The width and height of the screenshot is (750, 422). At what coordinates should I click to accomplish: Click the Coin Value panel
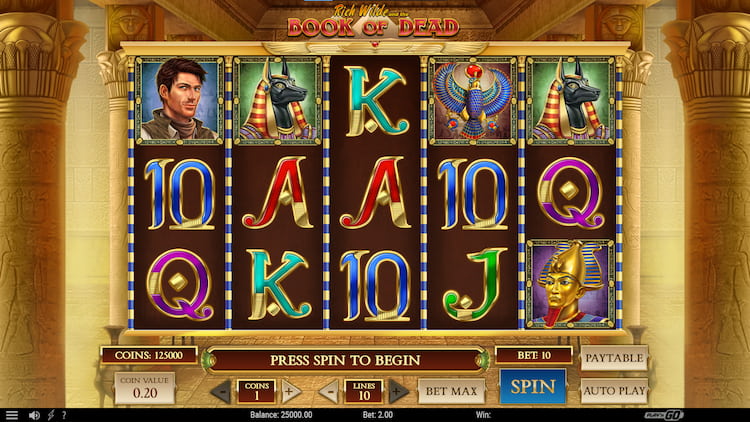[144, 388]
